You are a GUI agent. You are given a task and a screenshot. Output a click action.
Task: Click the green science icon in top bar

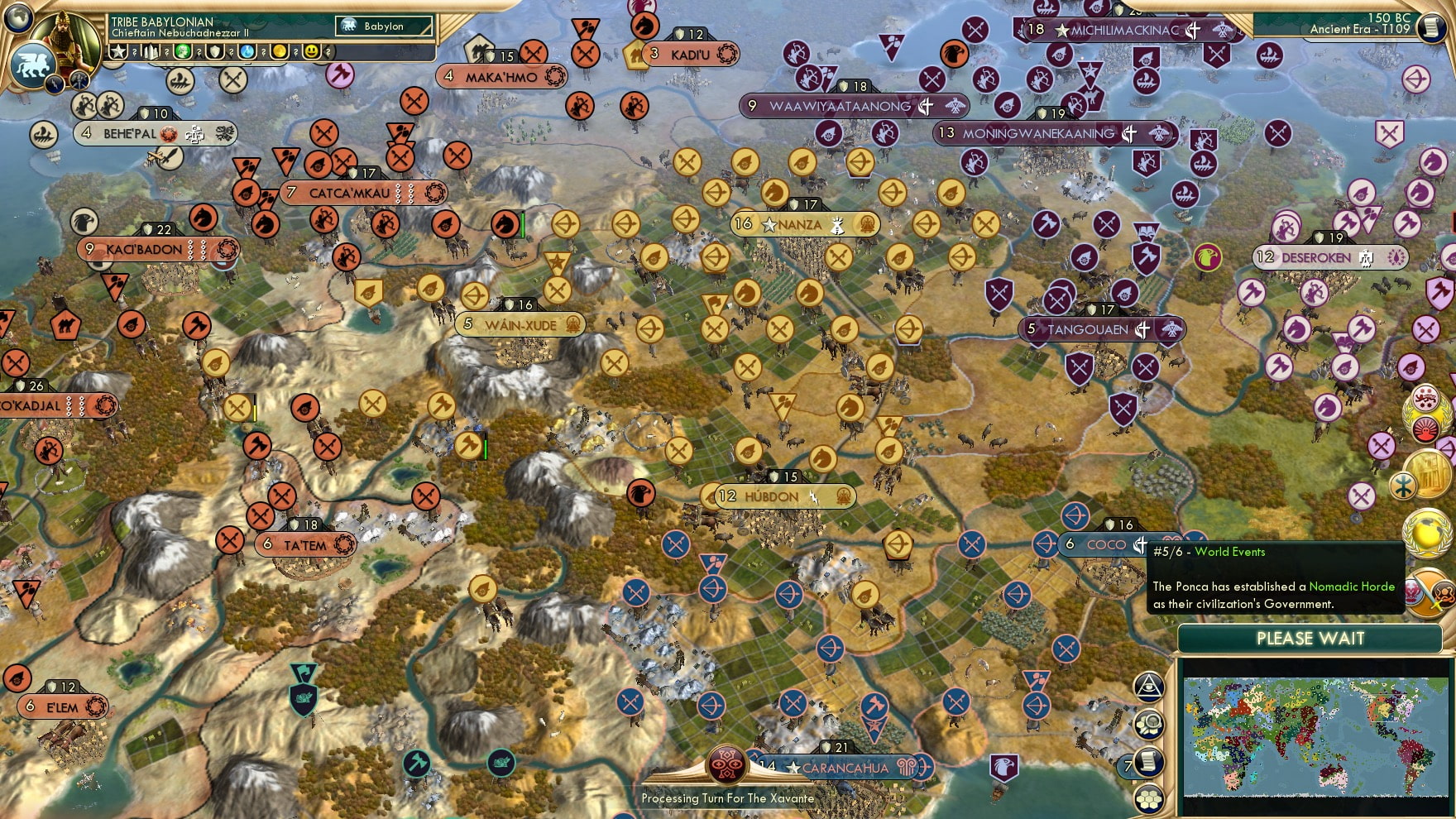(x=182, y=51)
